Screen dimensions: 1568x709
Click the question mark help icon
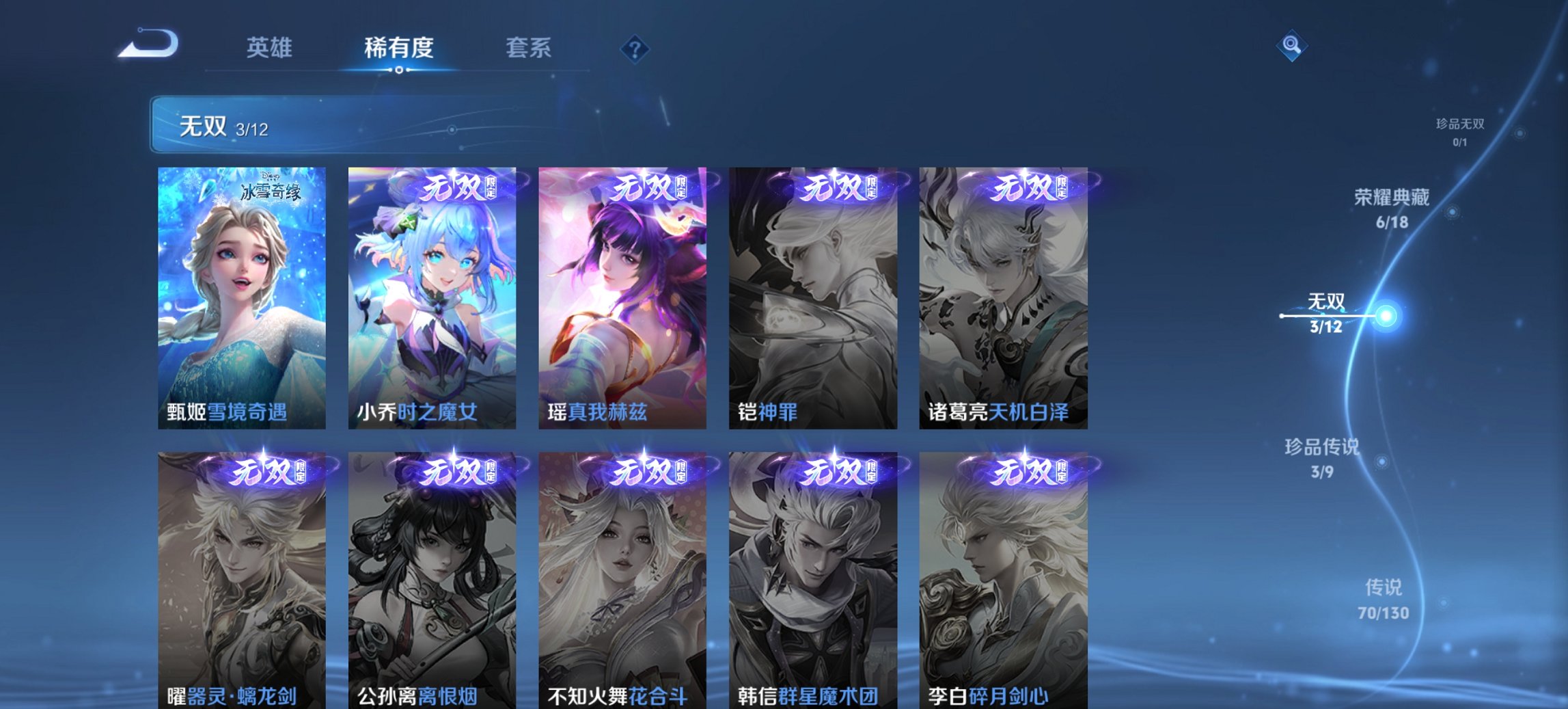[x=635, y=48]
